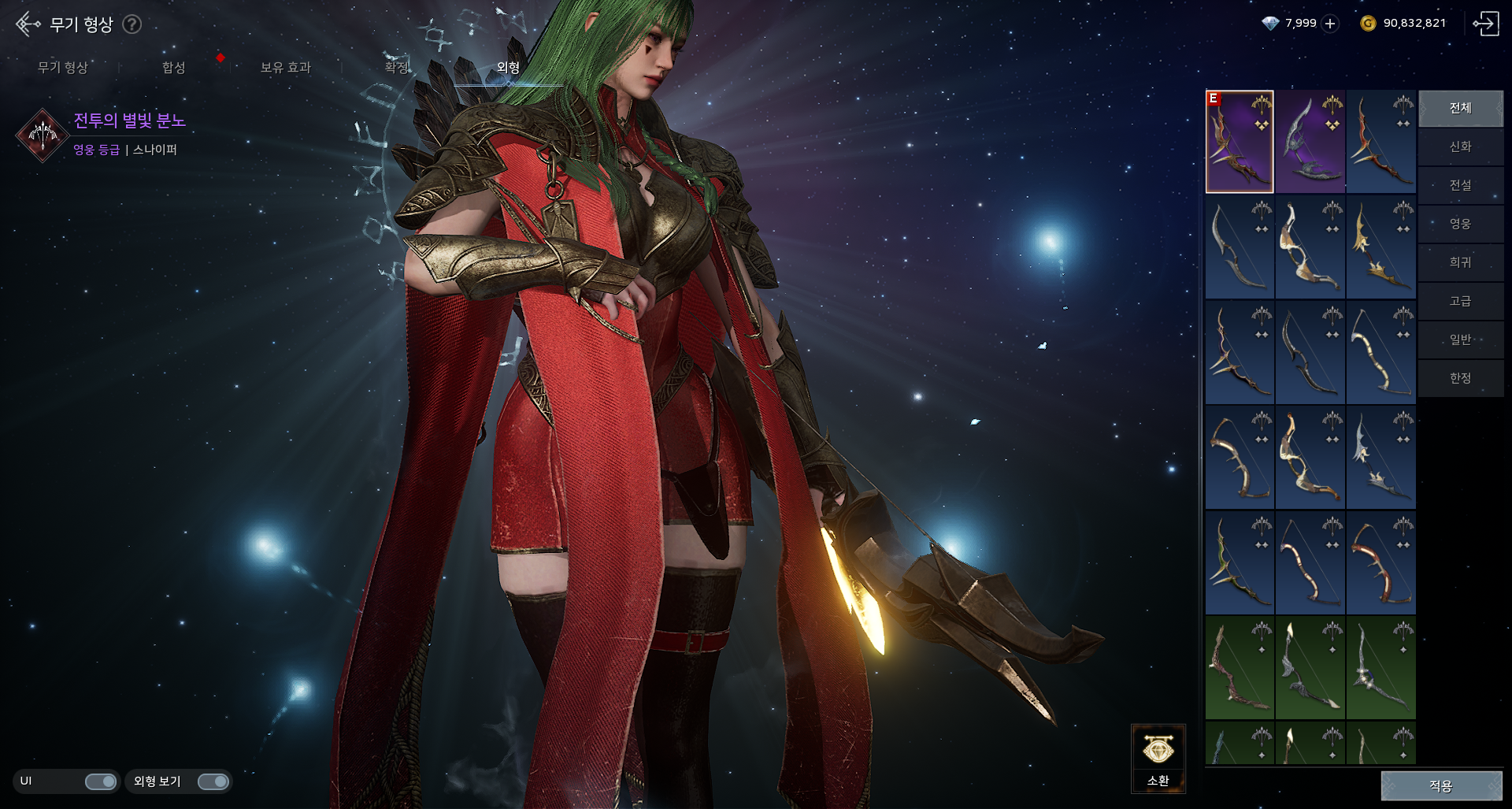Filter weapons by 전체
Screen dimensions: 1512x809
point(1460,109)
